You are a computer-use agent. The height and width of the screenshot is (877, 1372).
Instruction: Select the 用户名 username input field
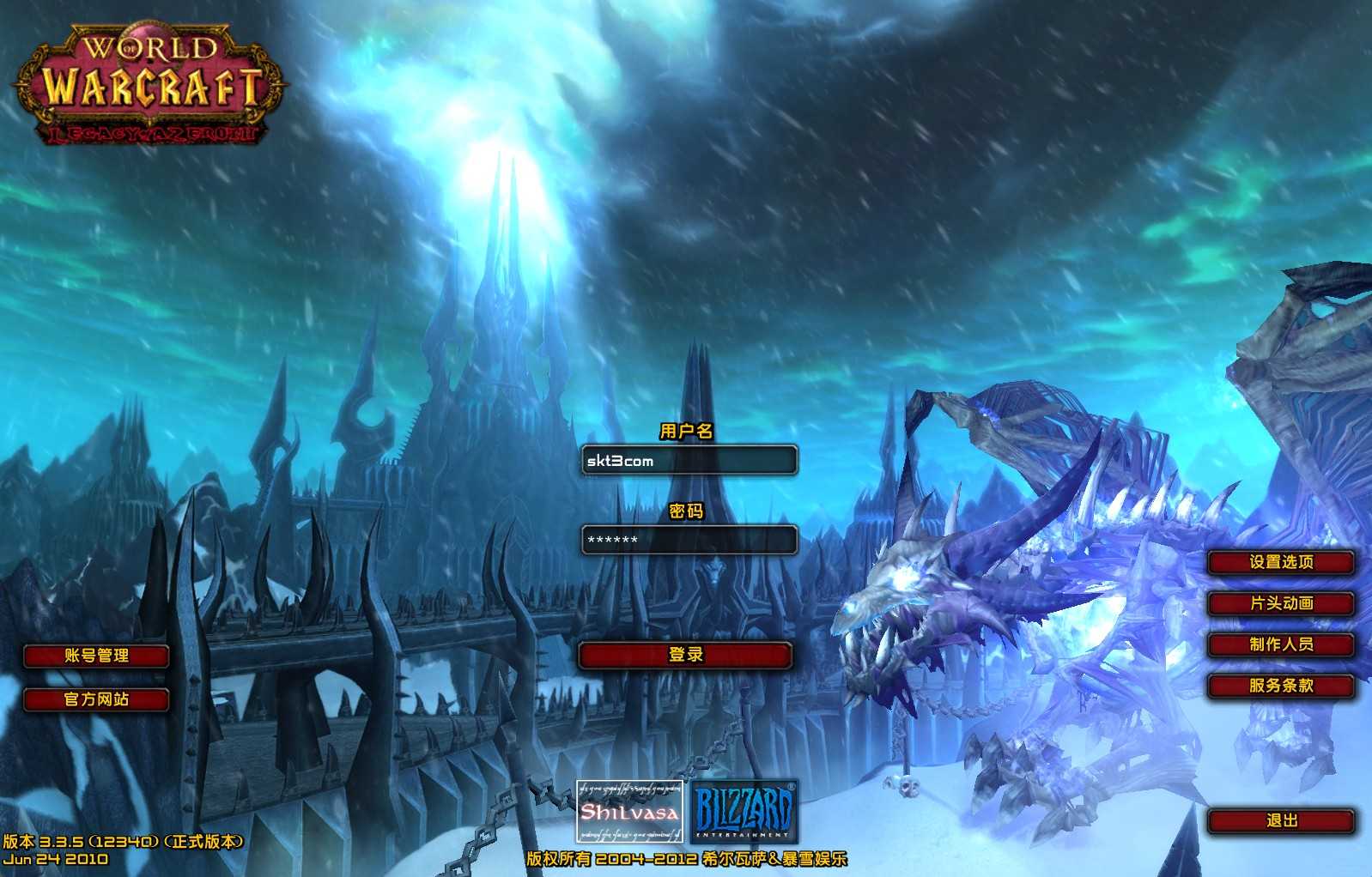tap(689, 461)
